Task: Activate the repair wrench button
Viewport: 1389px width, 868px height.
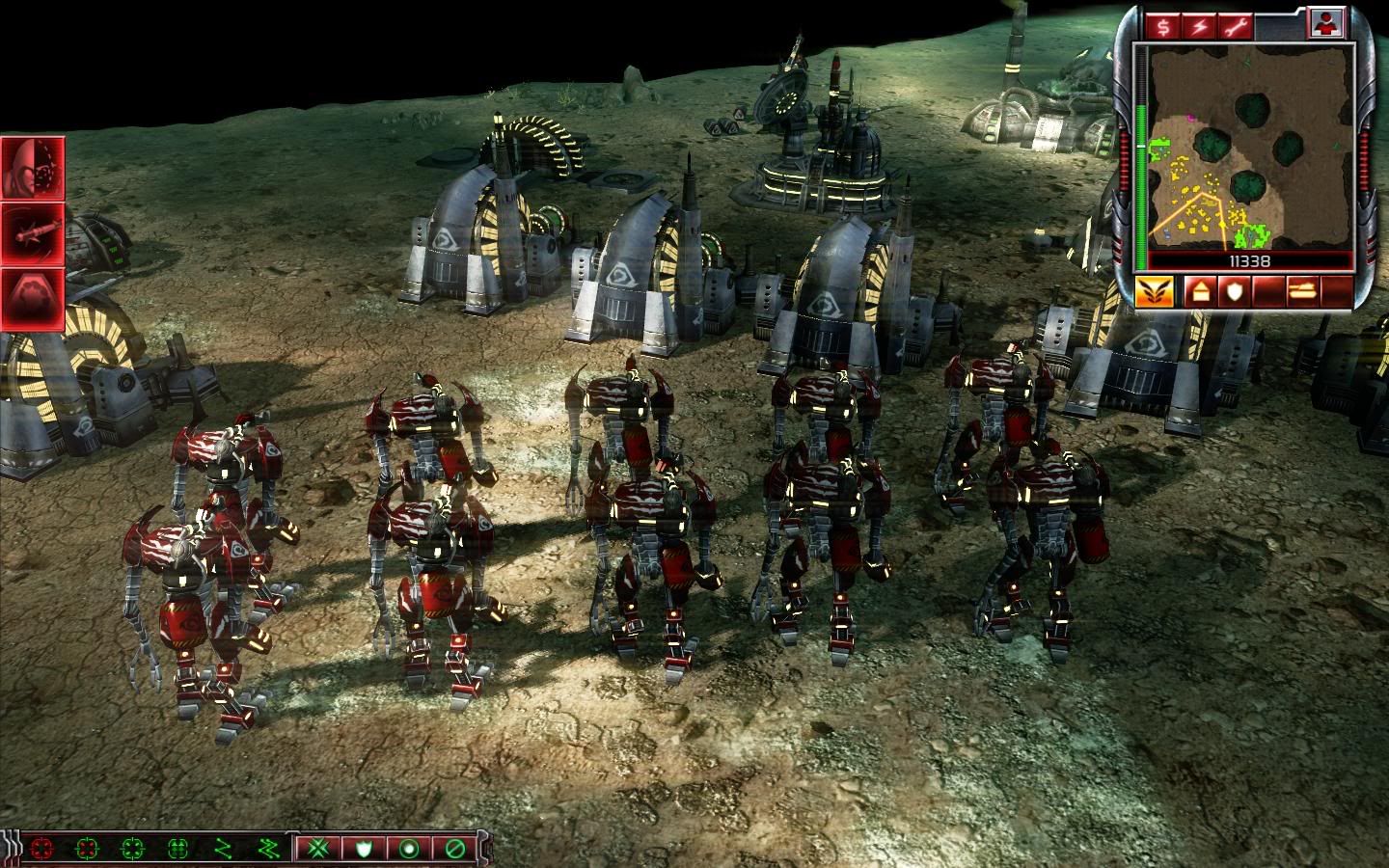Action: point(1234,27)
